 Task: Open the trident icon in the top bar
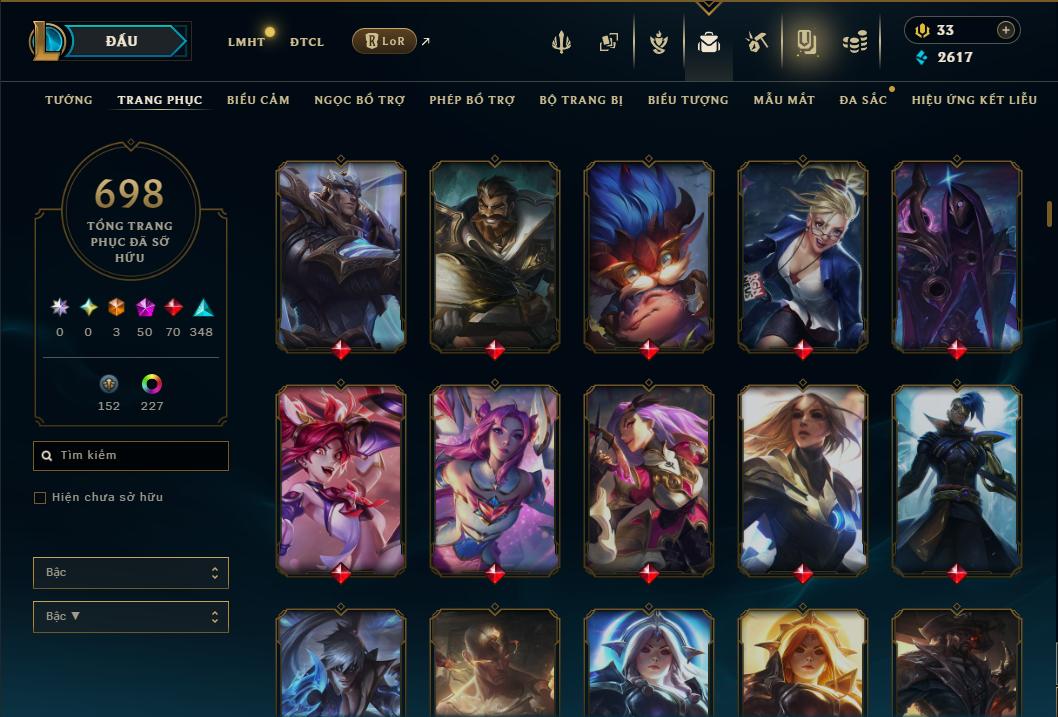coord(561,42)
